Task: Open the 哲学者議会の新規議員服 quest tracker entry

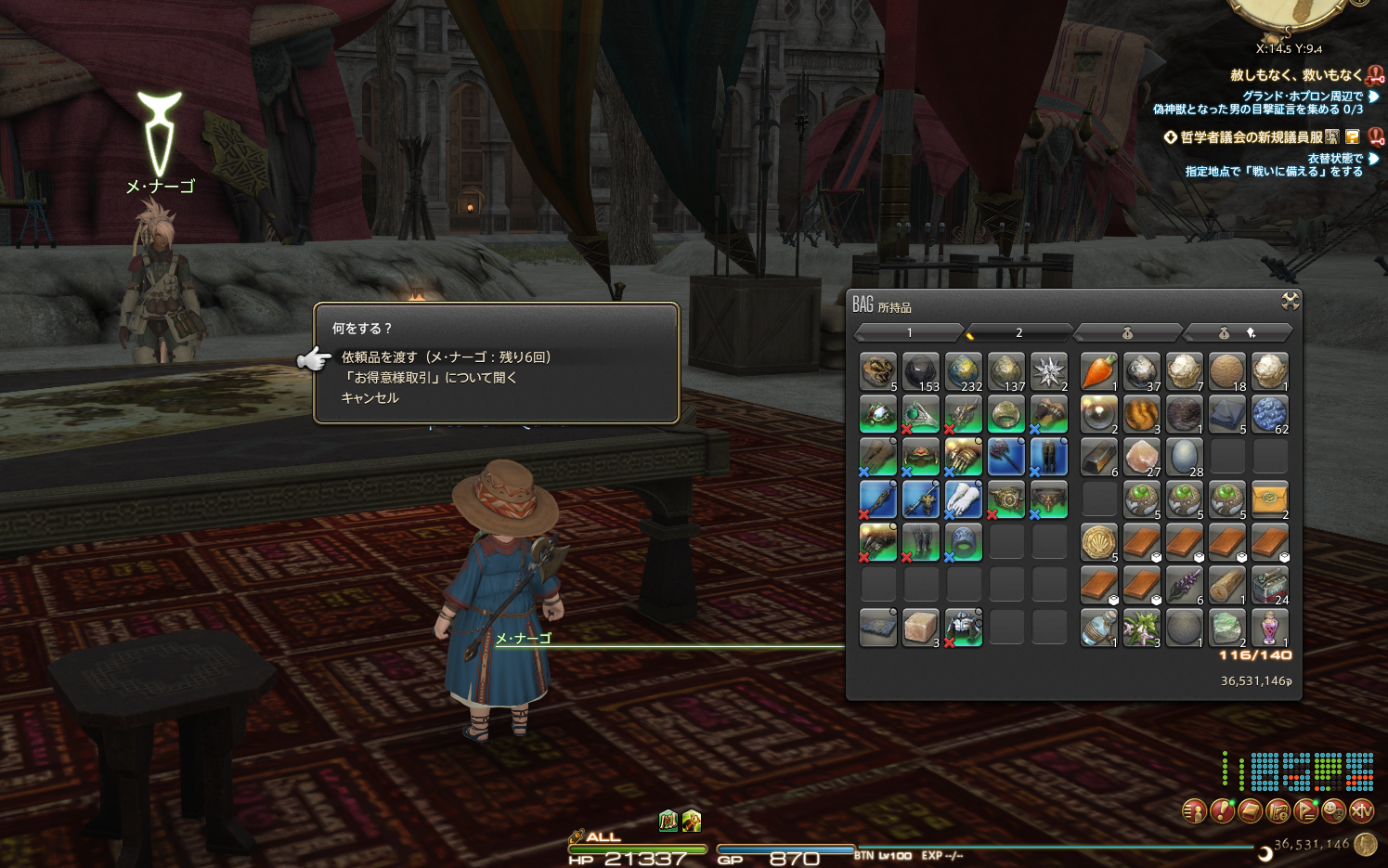Action: click(1251, 137)
